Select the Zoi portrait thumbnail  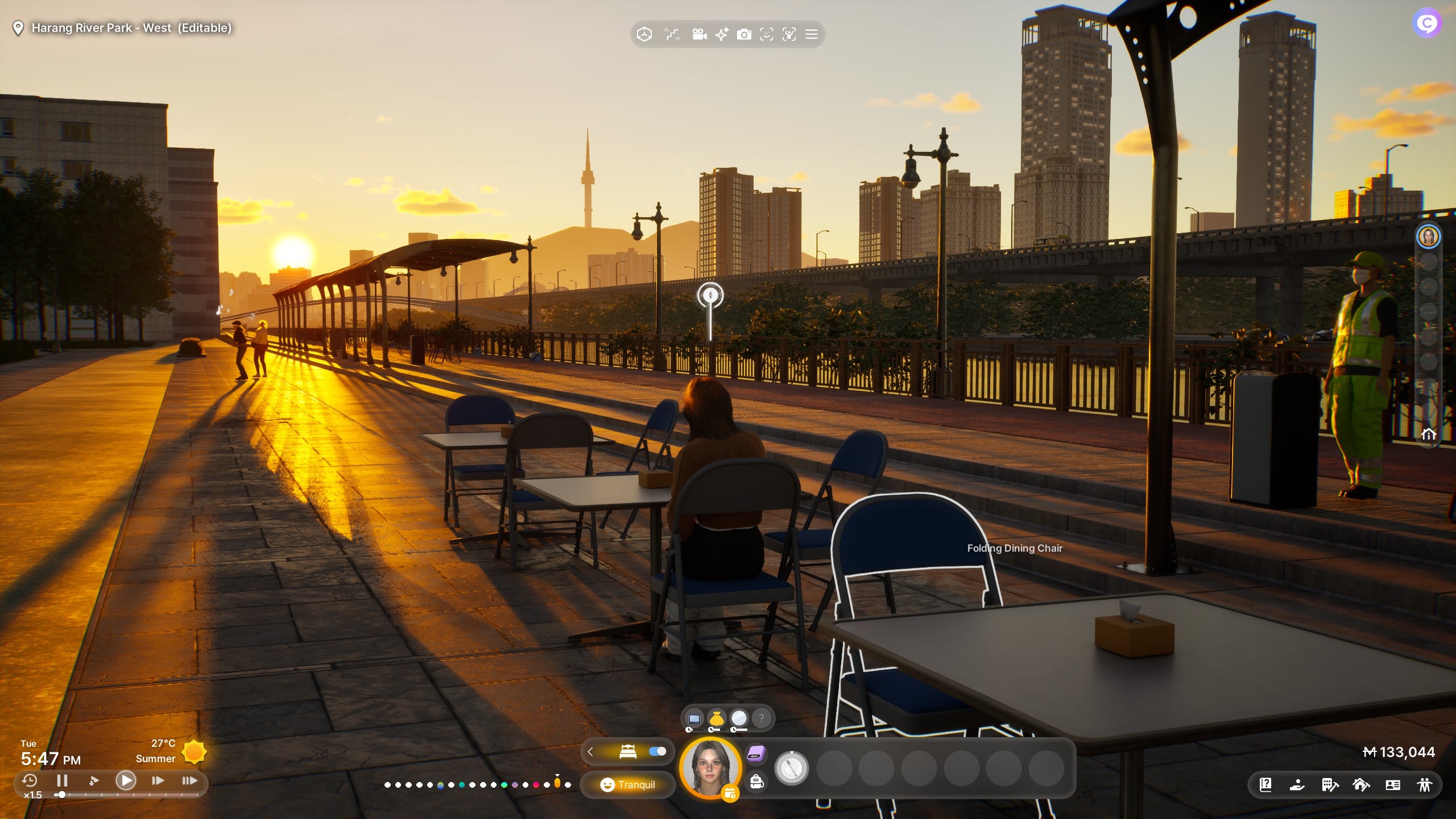712,769
